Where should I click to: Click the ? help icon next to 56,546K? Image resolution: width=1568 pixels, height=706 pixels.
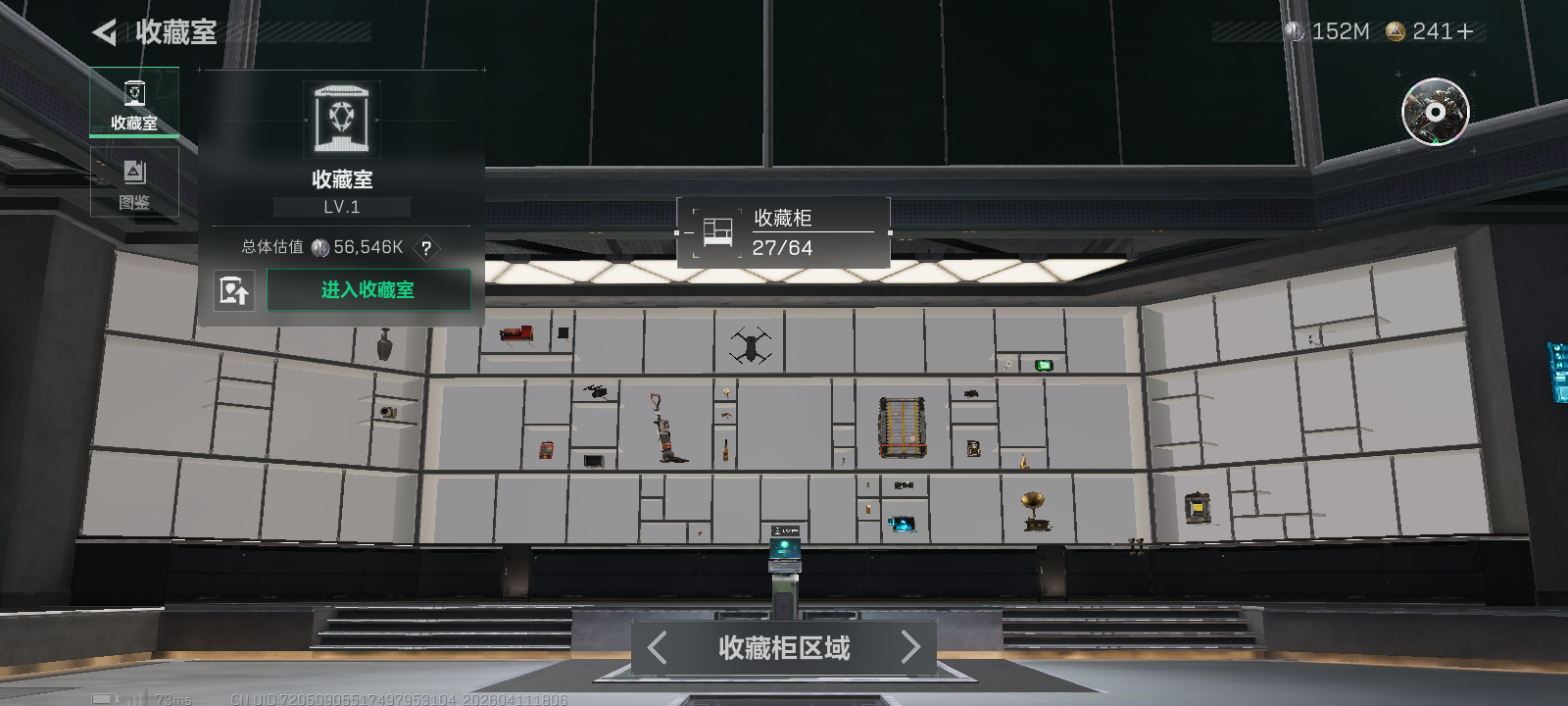pos(426,250)
